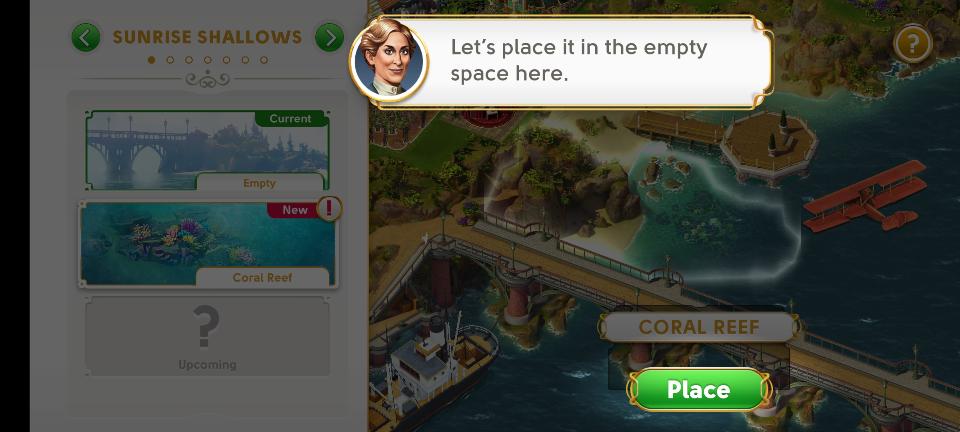
Task: Select the Coral Reef decoration card
Action: [208, 245]
